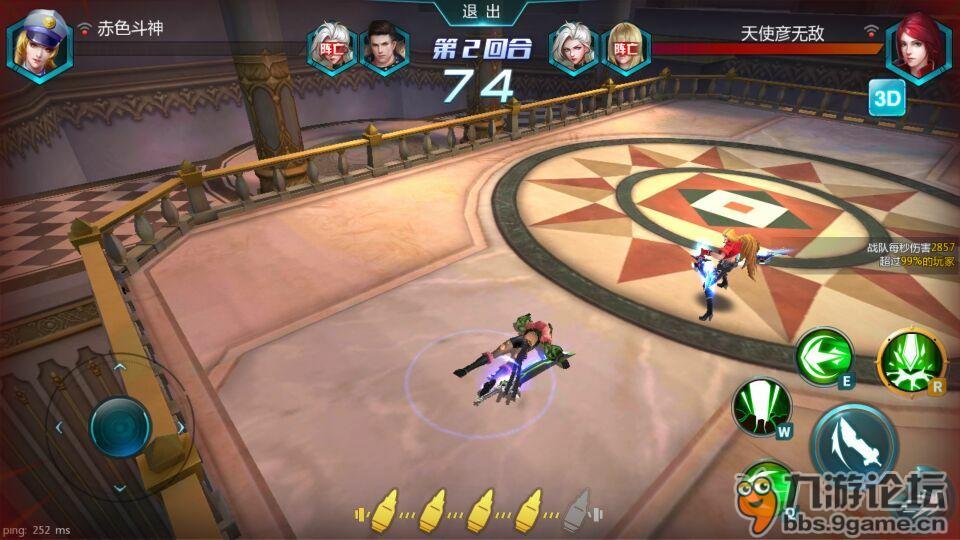Image resolution: width=960 pixels, height=540 pixels.
Task: Tap the 退出 exit button
Action: tap(480, 12)
